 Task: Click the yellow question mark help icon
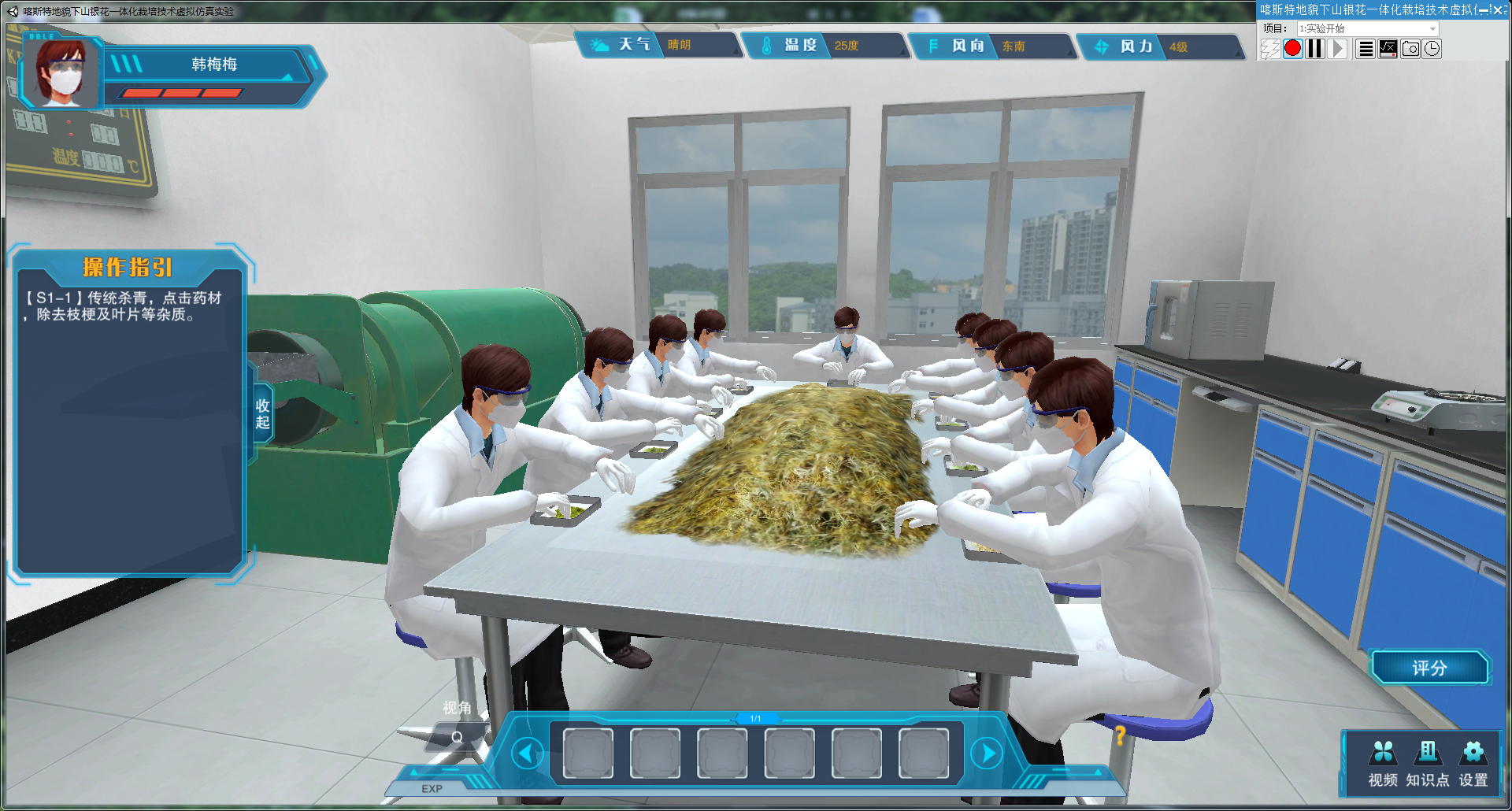pyautogui.click(x=1120, y=735)
